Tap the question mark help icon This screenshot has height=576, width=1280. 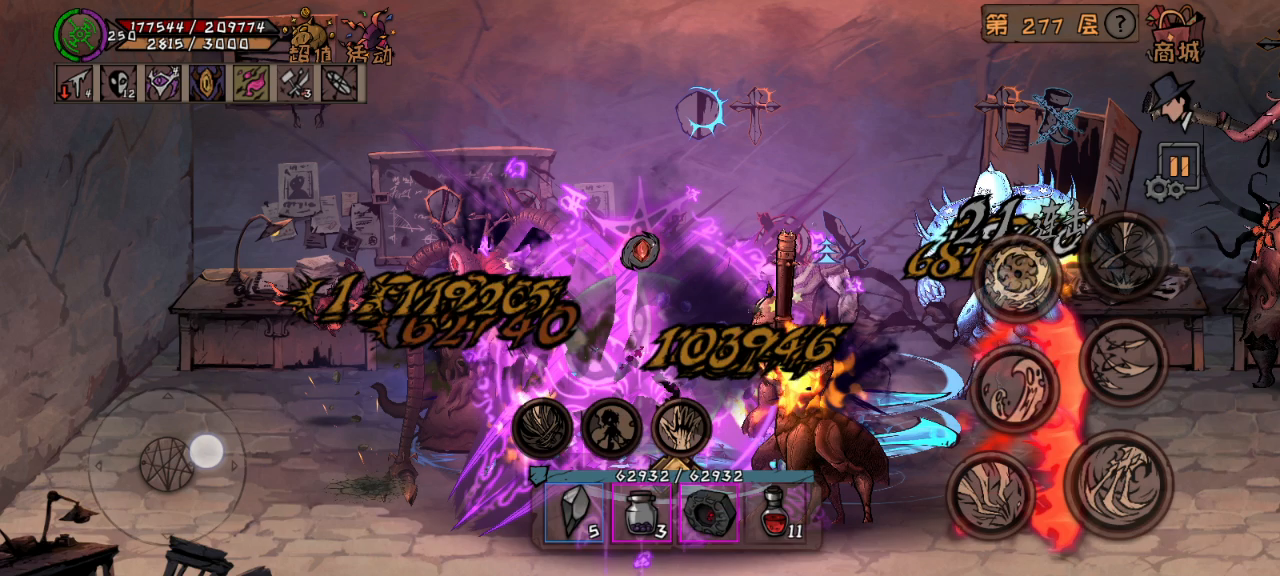tap(1122, 24)
